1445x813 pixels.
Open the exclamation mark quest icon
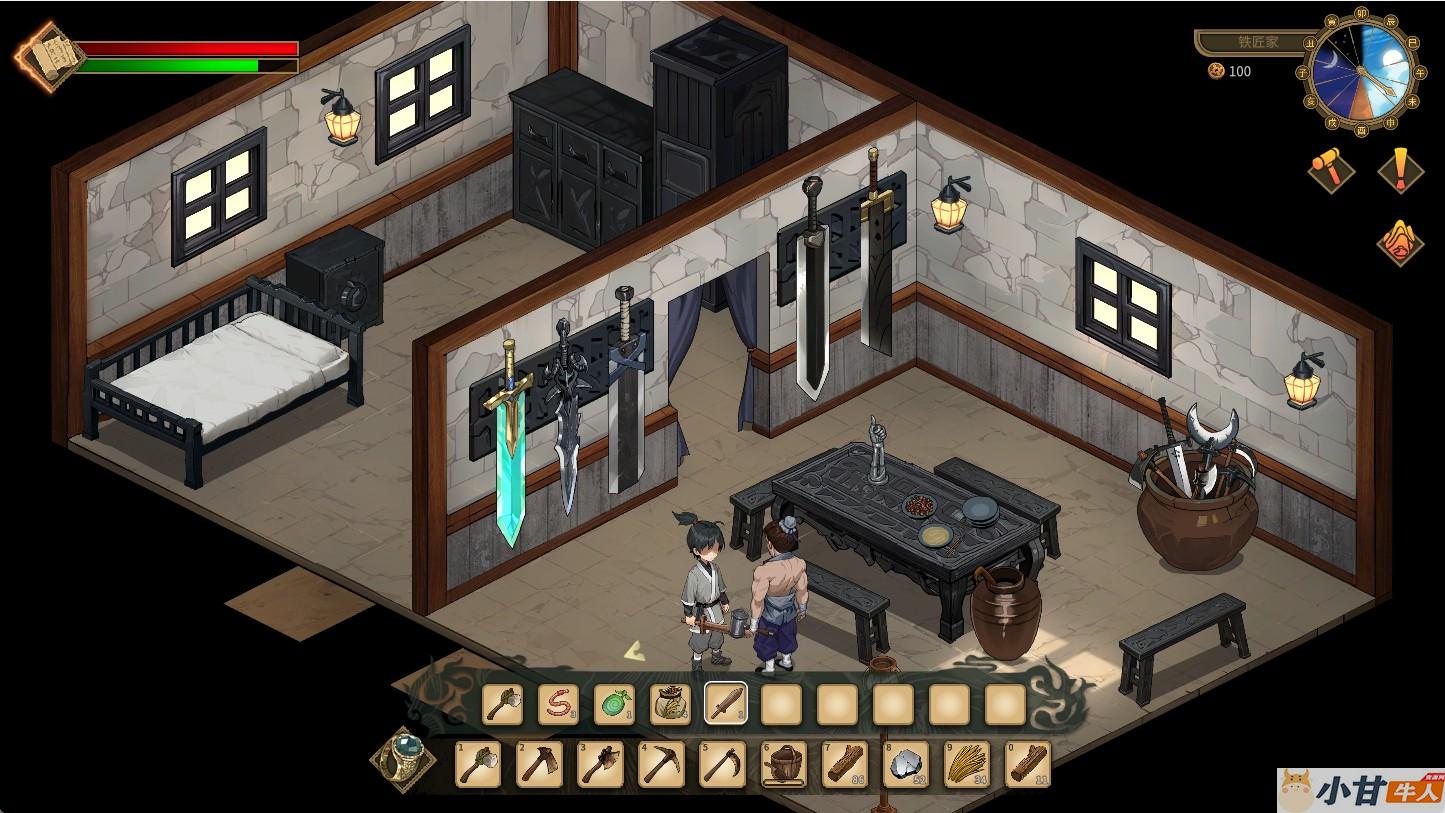[1400, 168]
